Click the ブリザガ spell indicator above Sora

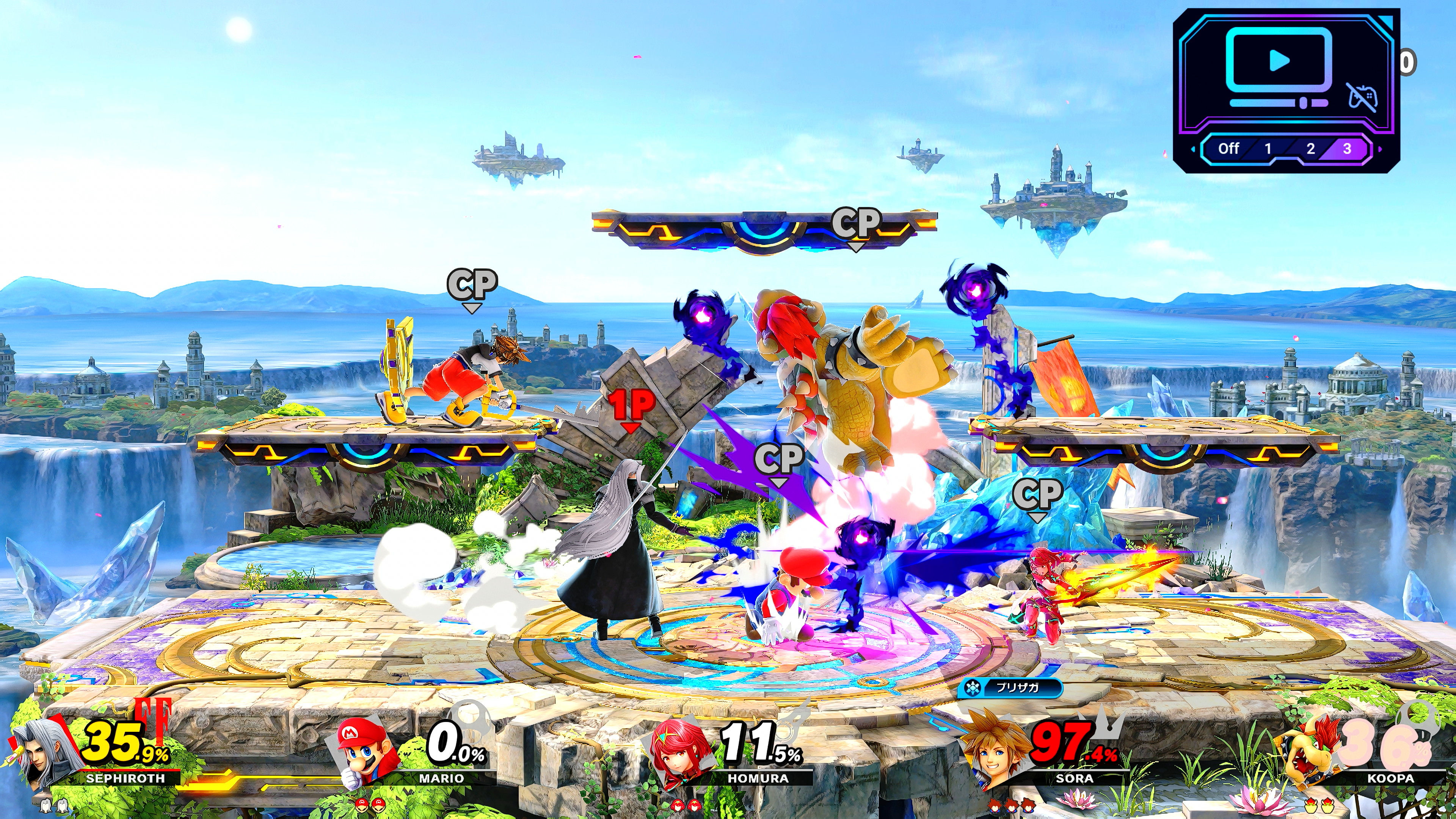pyautogui.click(x=1010, y=688)
